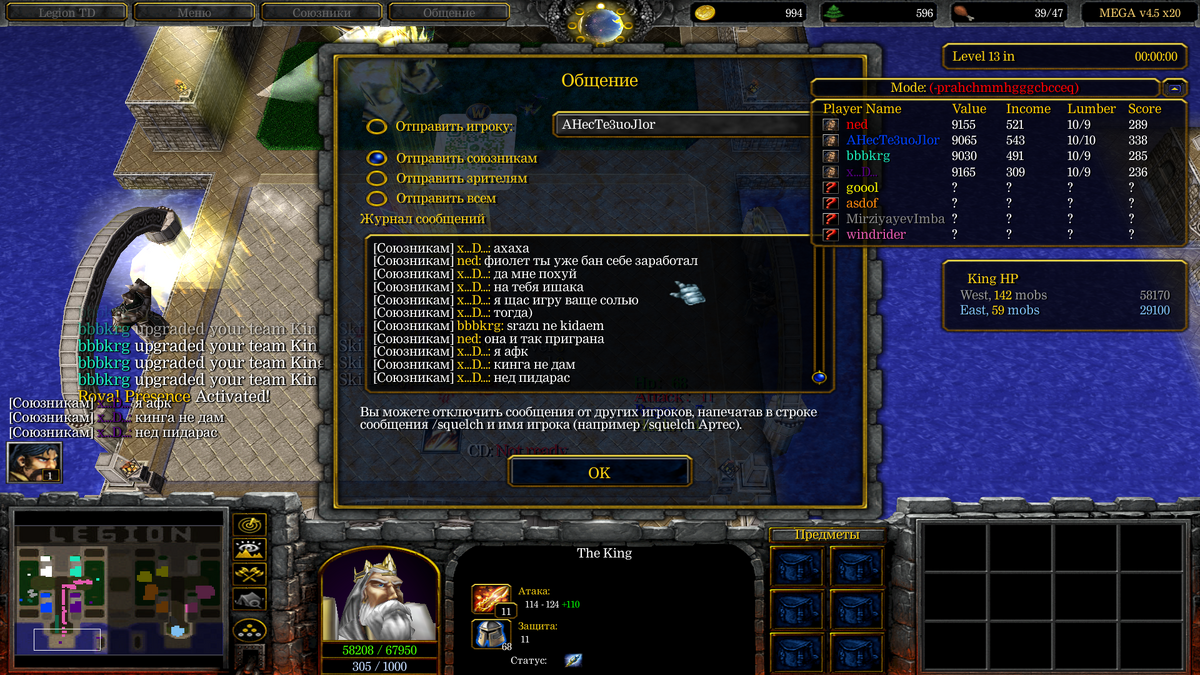Toggle the minimap terrain eye button
This screenshot has width=1200, height=675.
point(248,549)
